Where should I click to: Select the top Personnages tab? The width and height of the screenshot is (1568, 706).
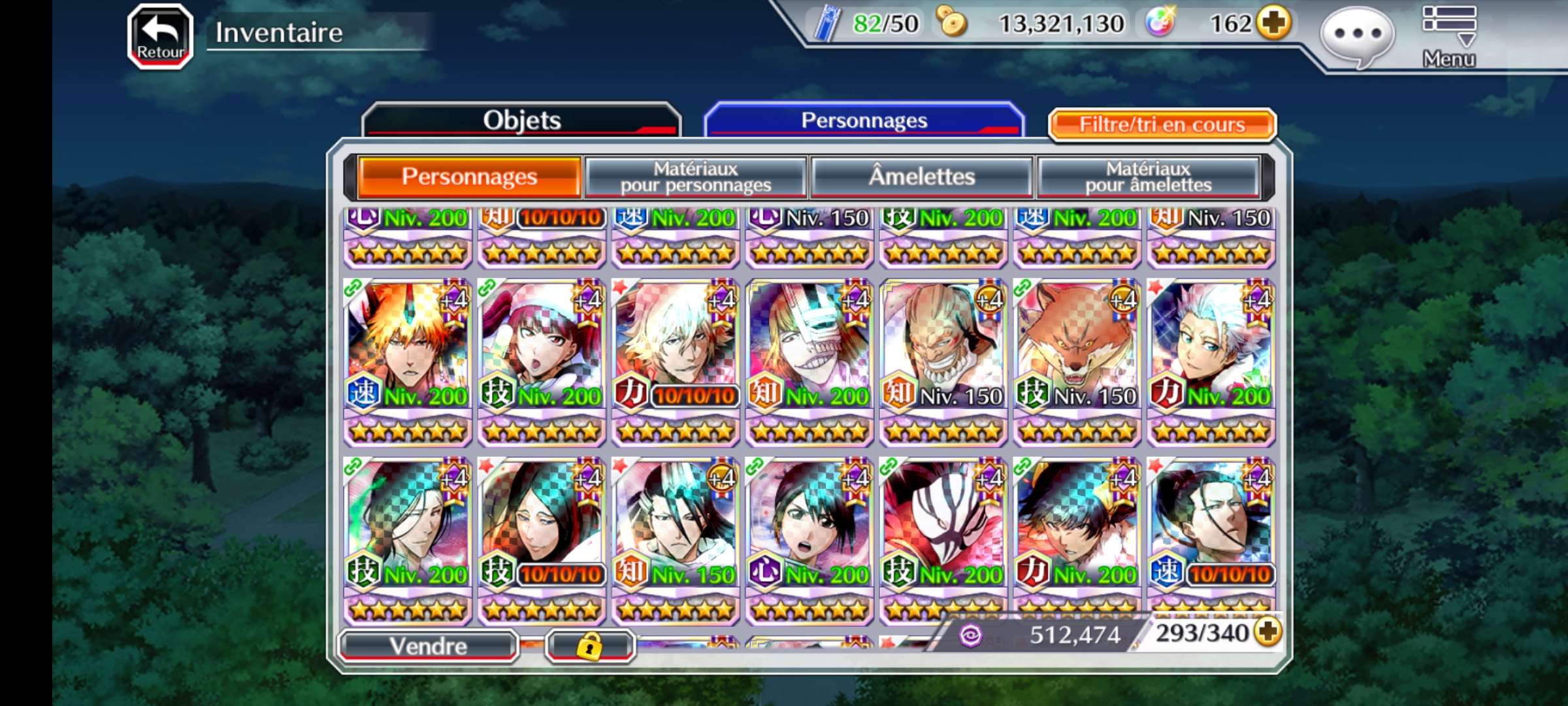(x=864, y=120)
